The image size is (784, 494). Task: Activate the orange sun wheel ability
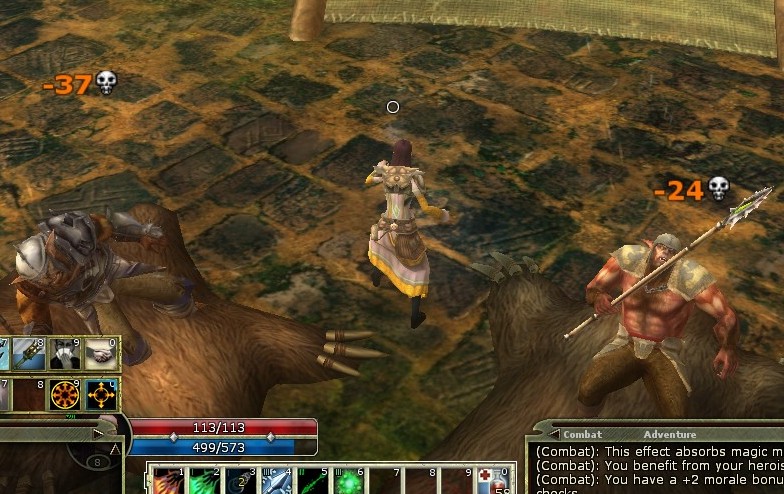tap(67, 395)
